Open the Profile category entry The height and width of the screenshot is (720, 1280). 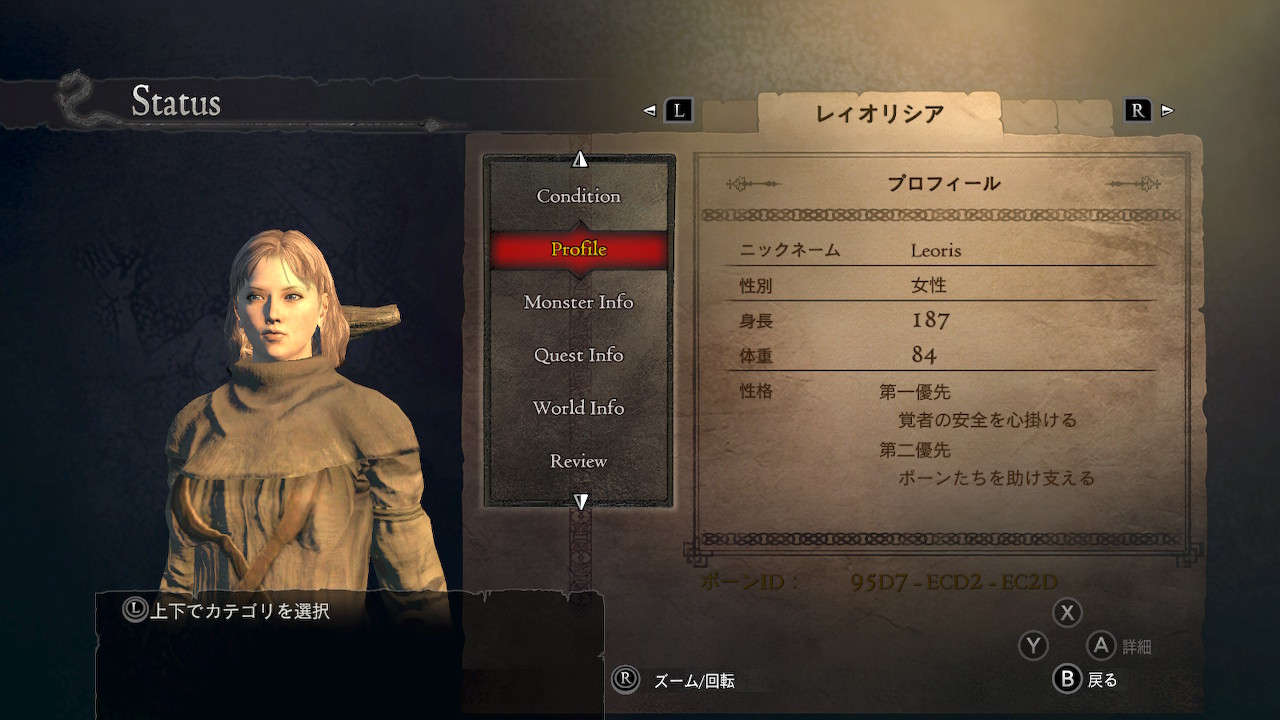[x=578, y=249]
